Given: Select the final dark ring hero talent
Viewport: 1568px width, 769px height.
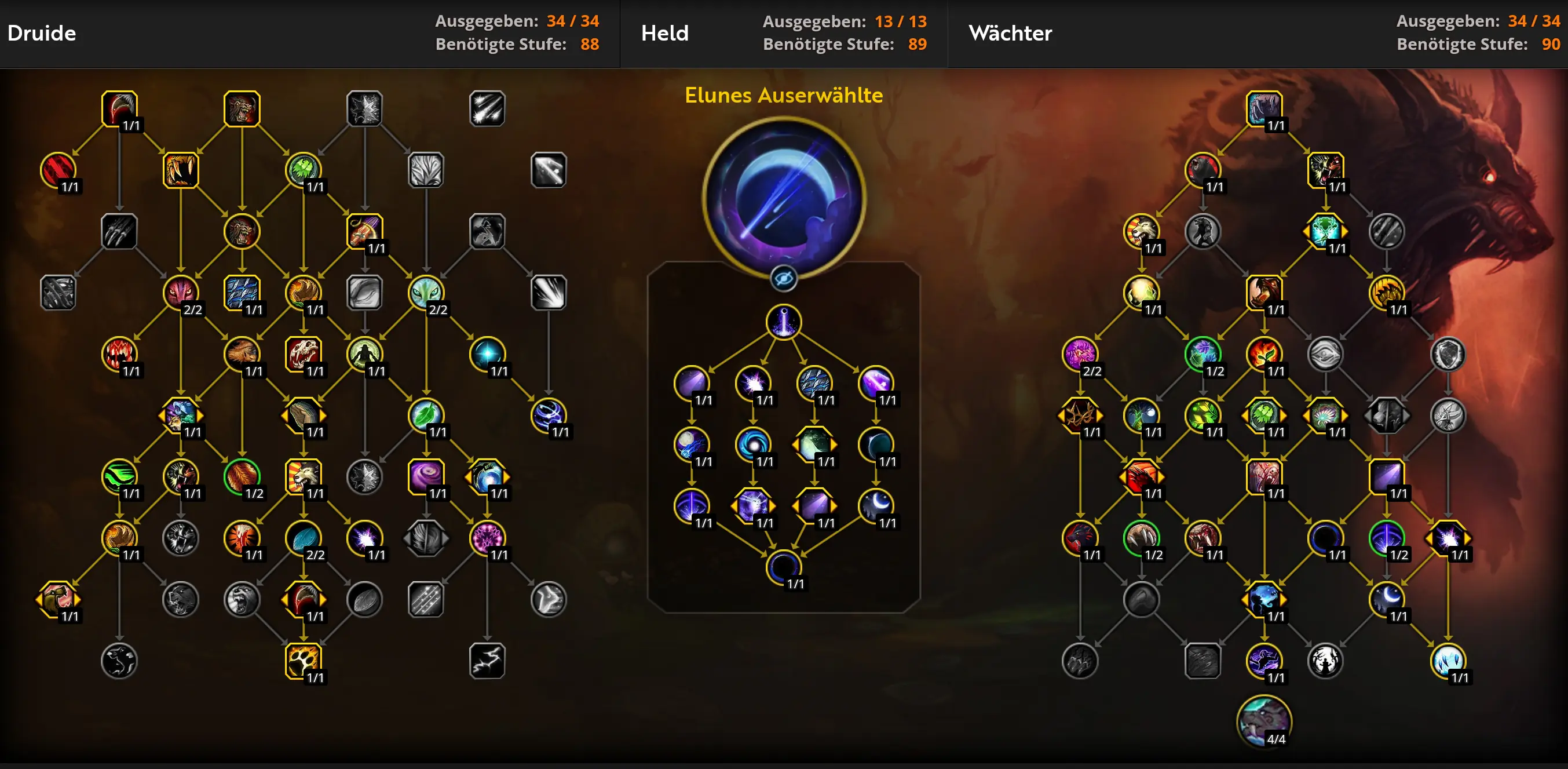Looking at the screenshot, I should (783, 567).
